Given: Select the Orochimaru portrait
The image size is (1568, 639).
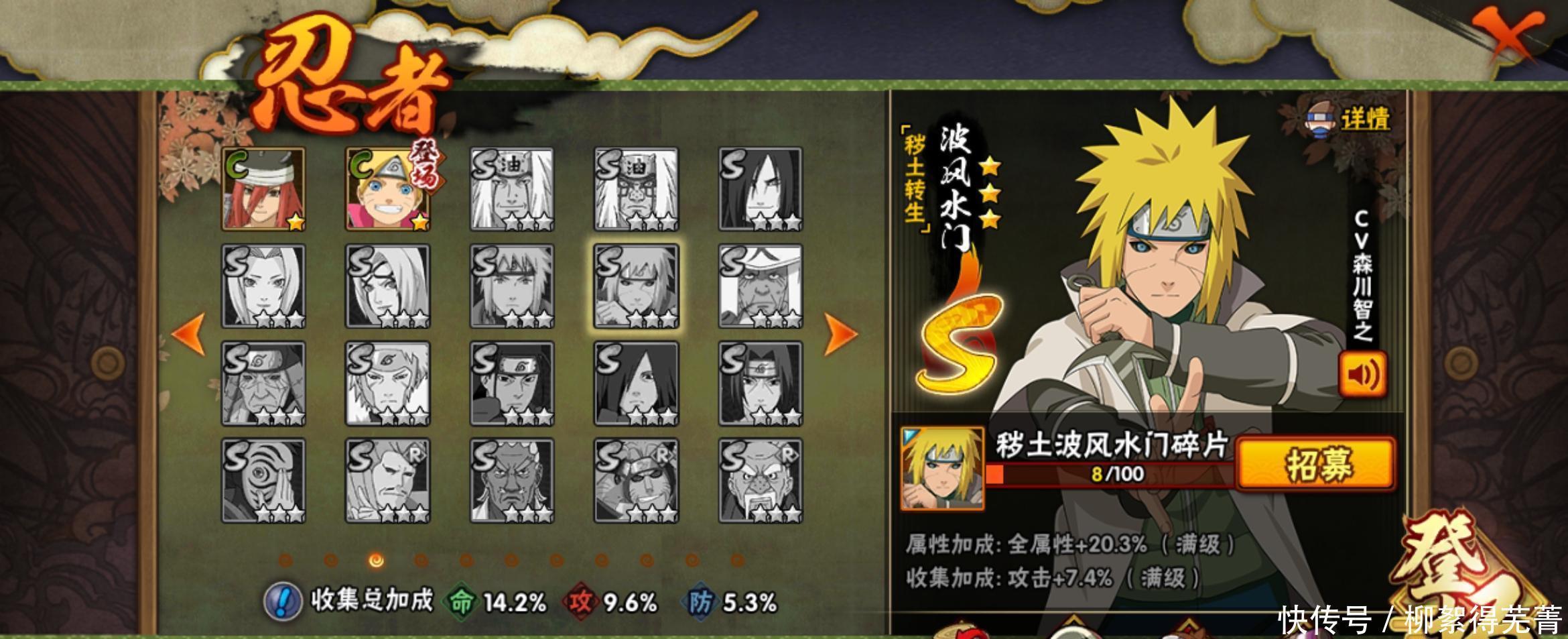Looking at the screenshot, I should 761,190.
